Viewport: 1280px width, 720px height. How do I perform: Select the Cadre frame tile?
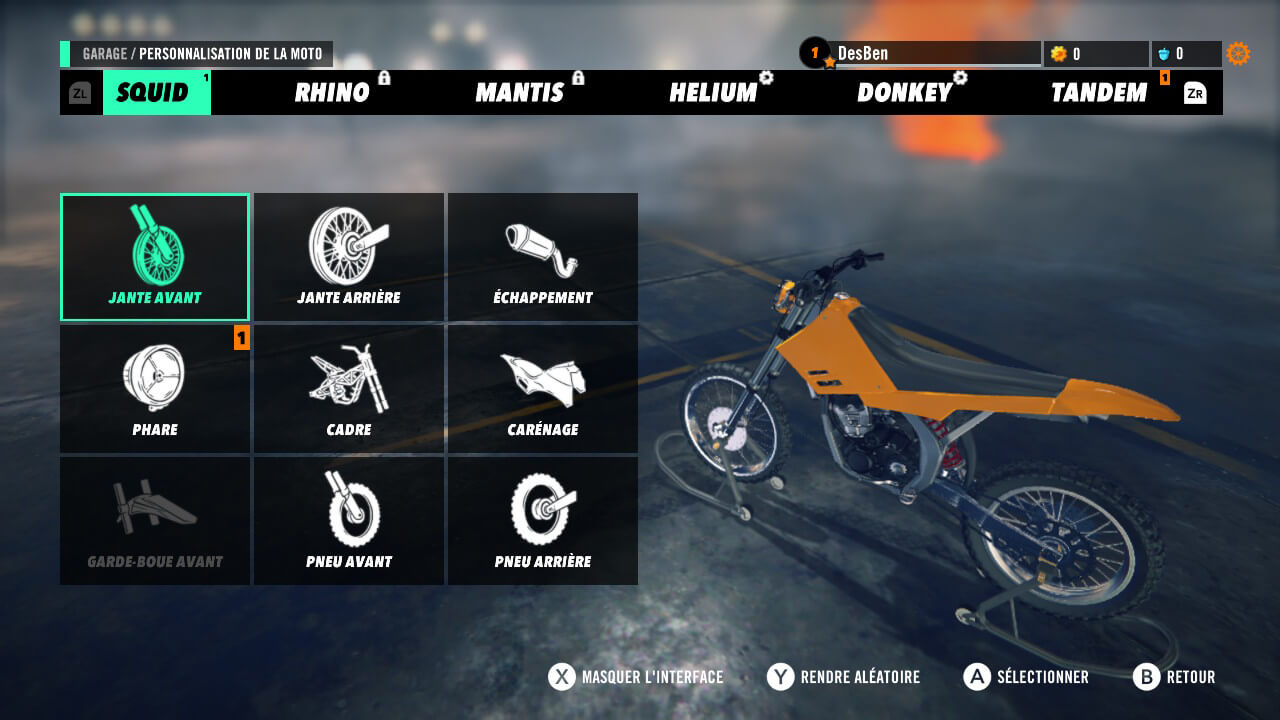point(349,389)
